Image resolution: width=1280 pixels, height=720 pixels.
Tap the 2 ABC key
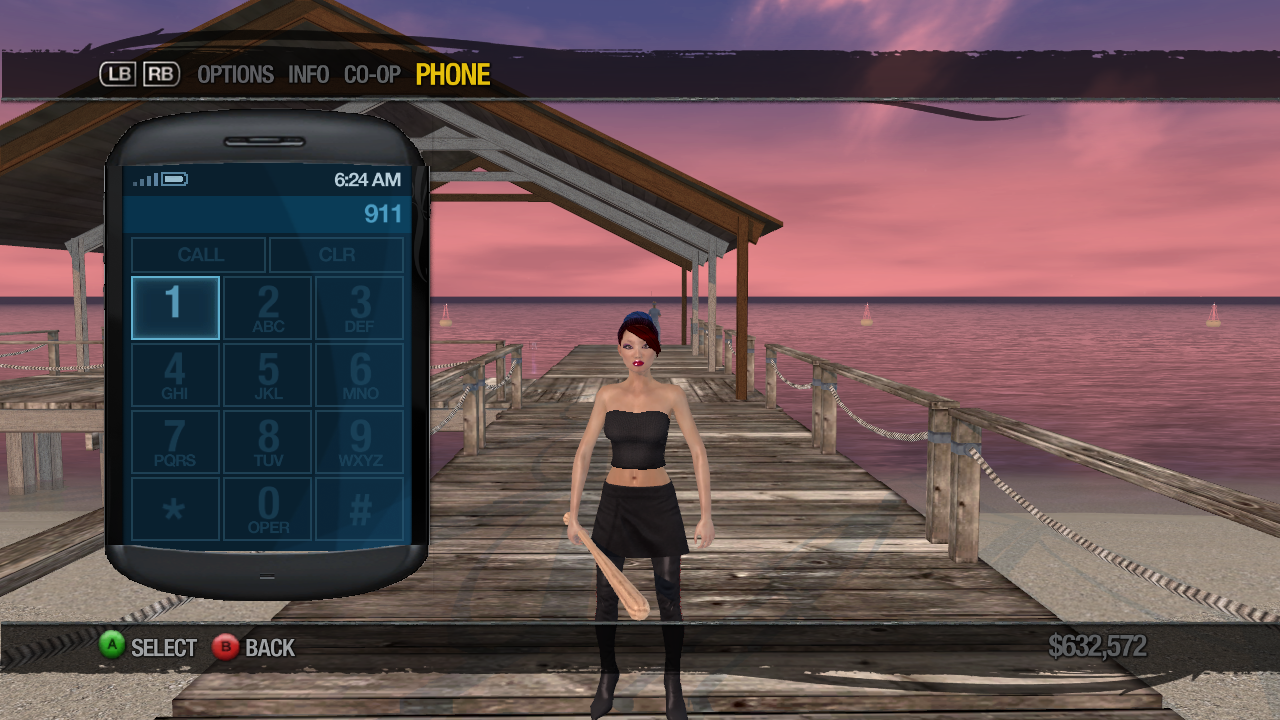(268, 308)
